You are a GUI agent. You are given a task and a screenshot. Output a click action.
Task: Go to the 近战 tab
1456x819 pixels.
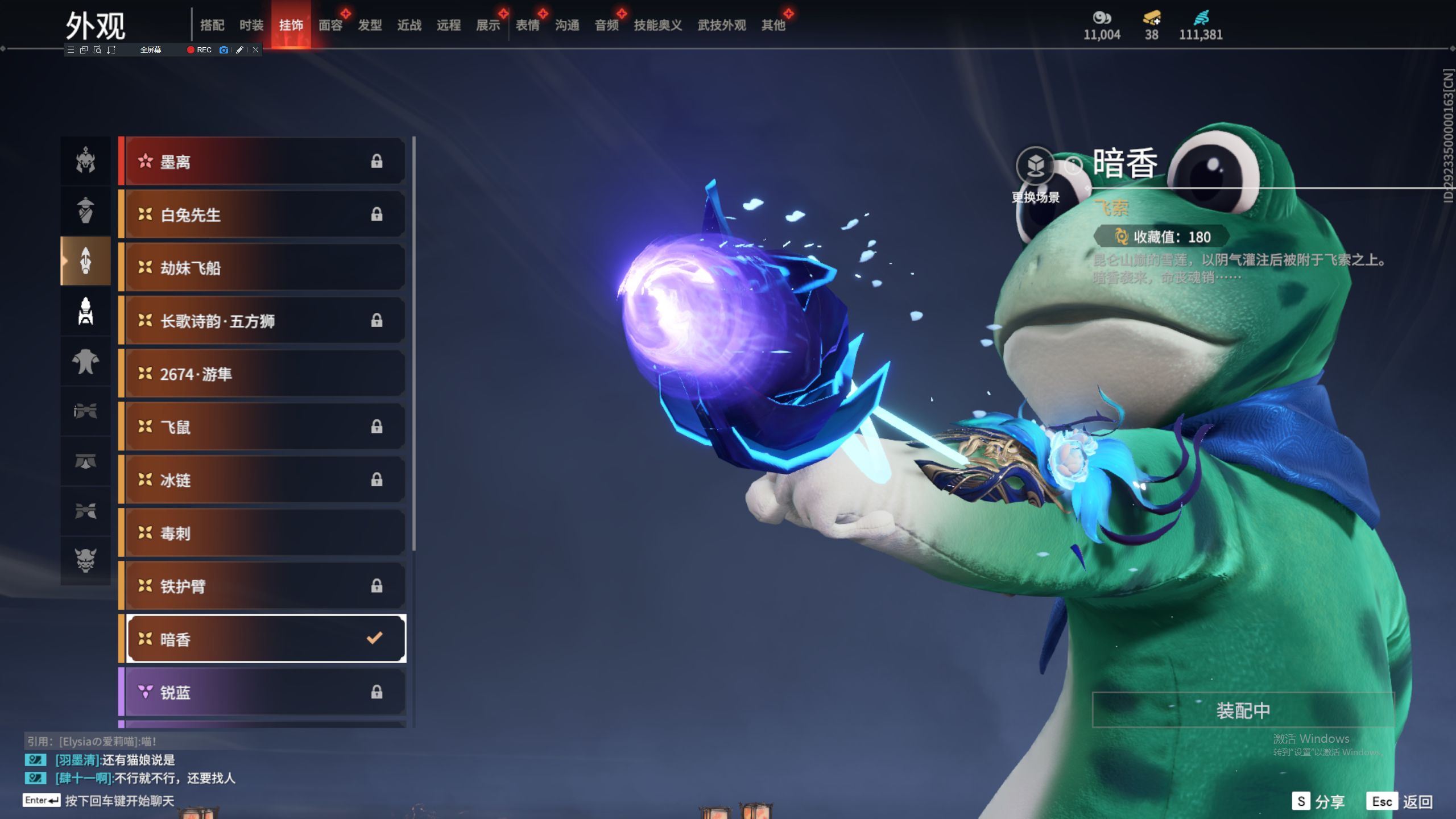pos(409,25)
